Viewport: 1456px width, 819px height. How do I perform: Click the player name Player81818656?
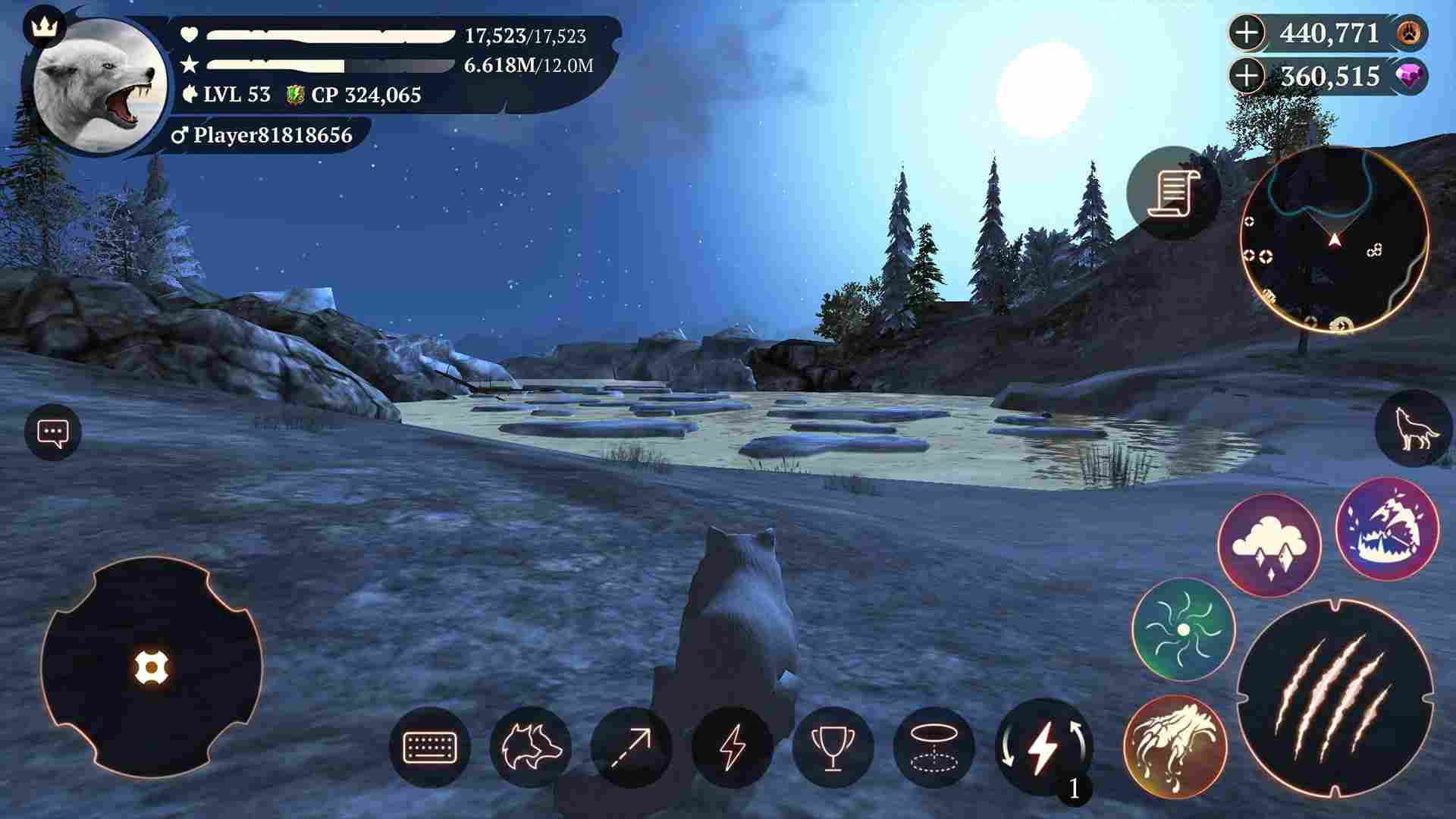(269, 137)
